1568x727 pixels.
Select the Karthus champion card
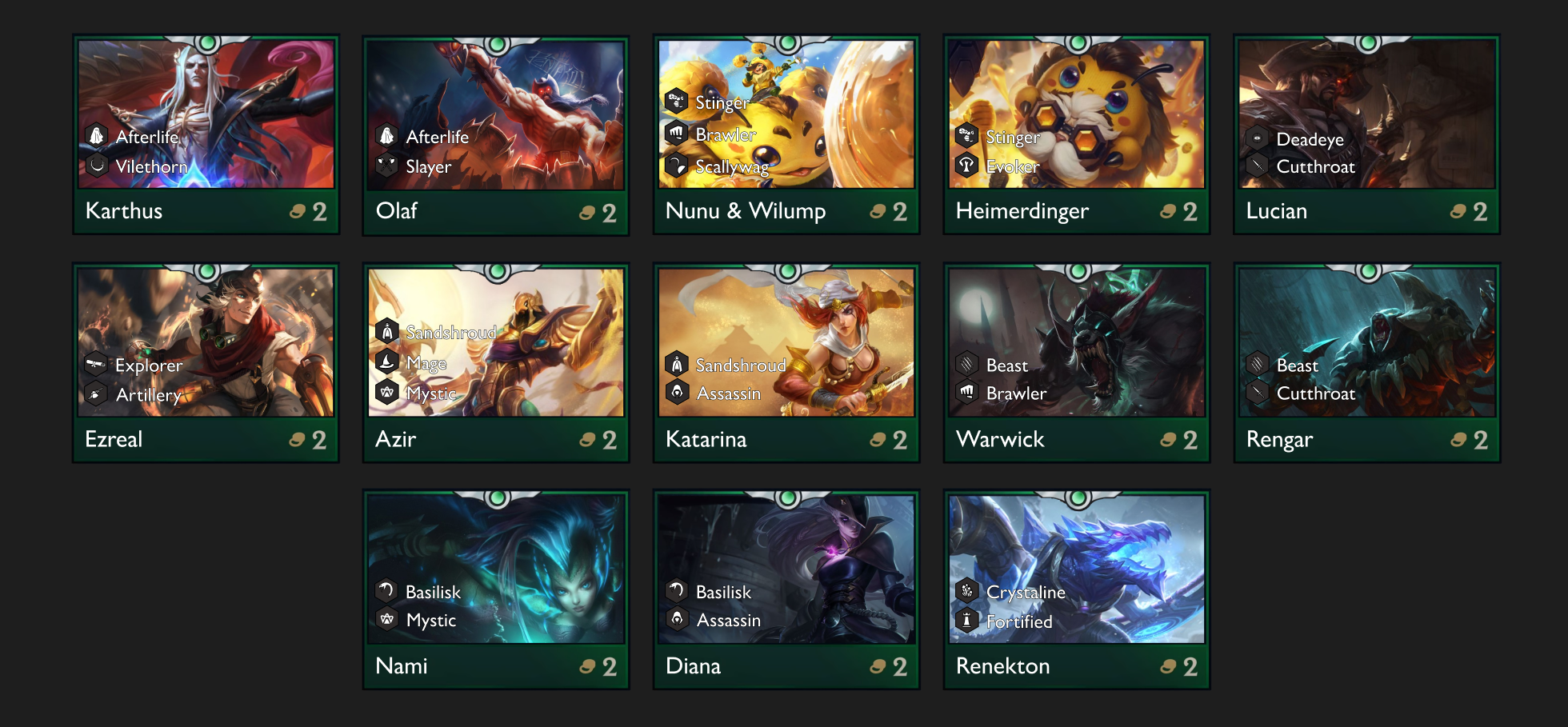click(206, 134)
